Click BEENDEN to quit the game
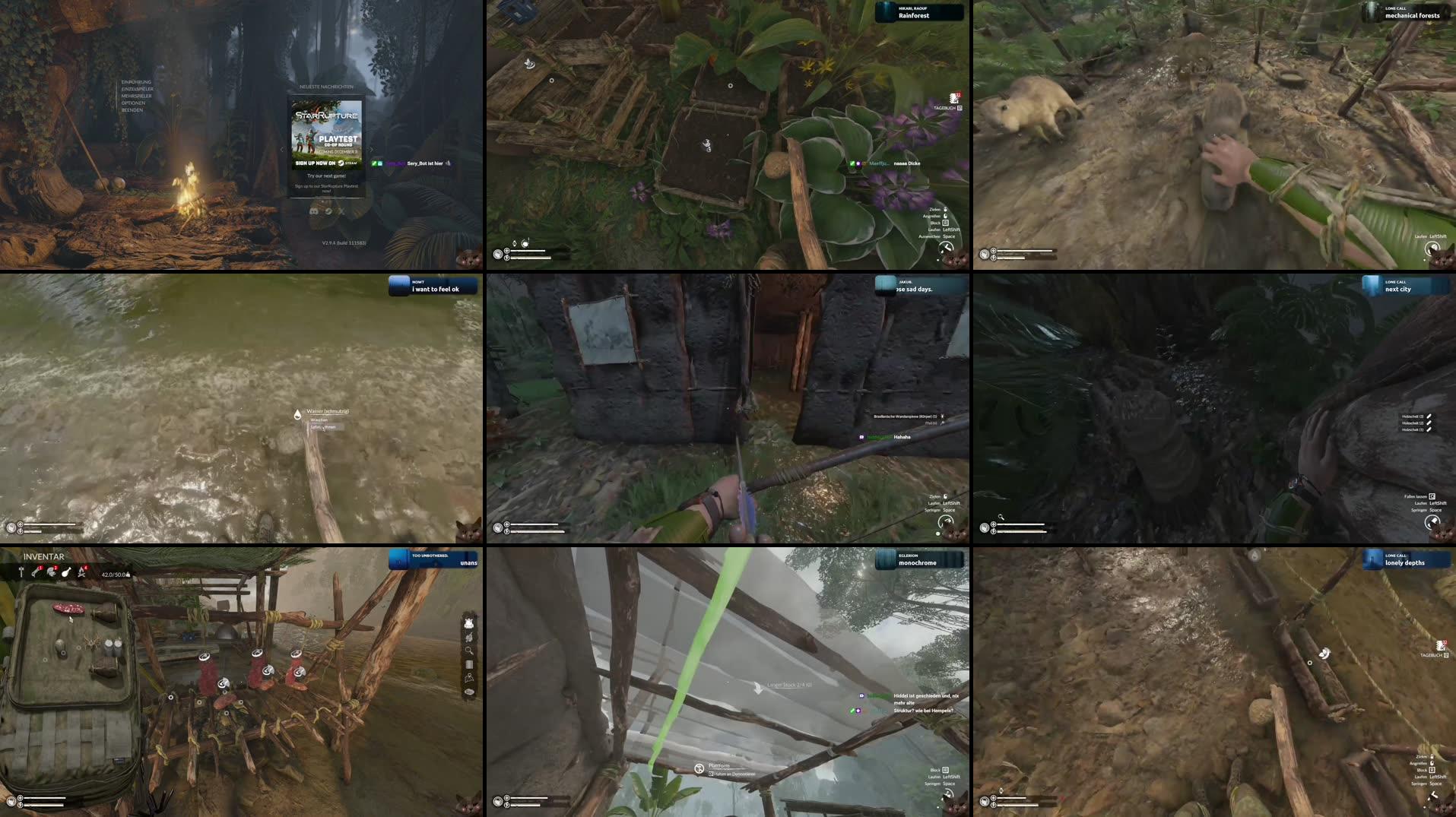Image resolution: width=1456 pixels, height=817 pixels. 134,110
